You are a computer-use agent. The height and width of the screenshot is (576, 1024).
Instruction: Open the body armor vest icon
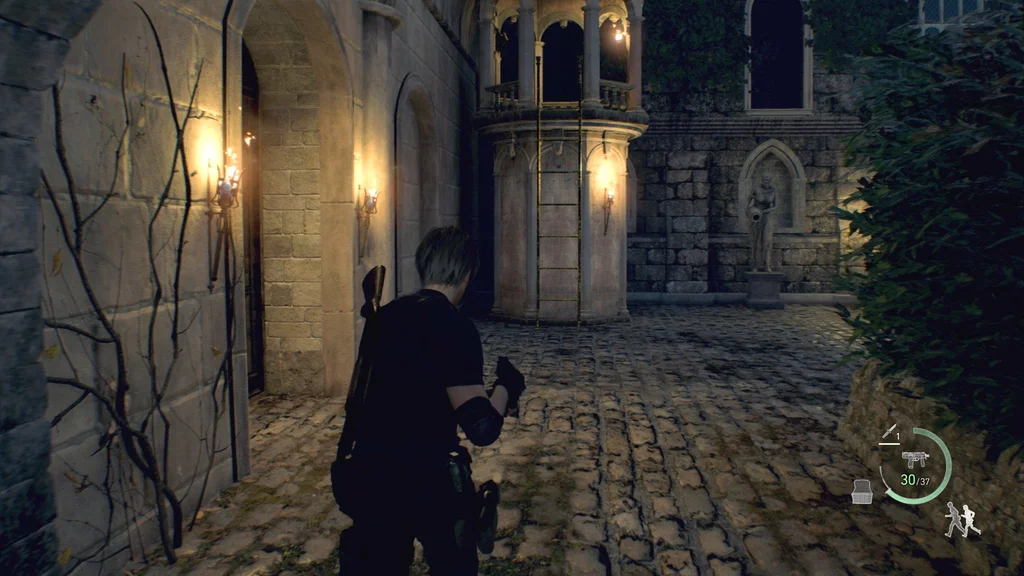(x=861, y=490)
